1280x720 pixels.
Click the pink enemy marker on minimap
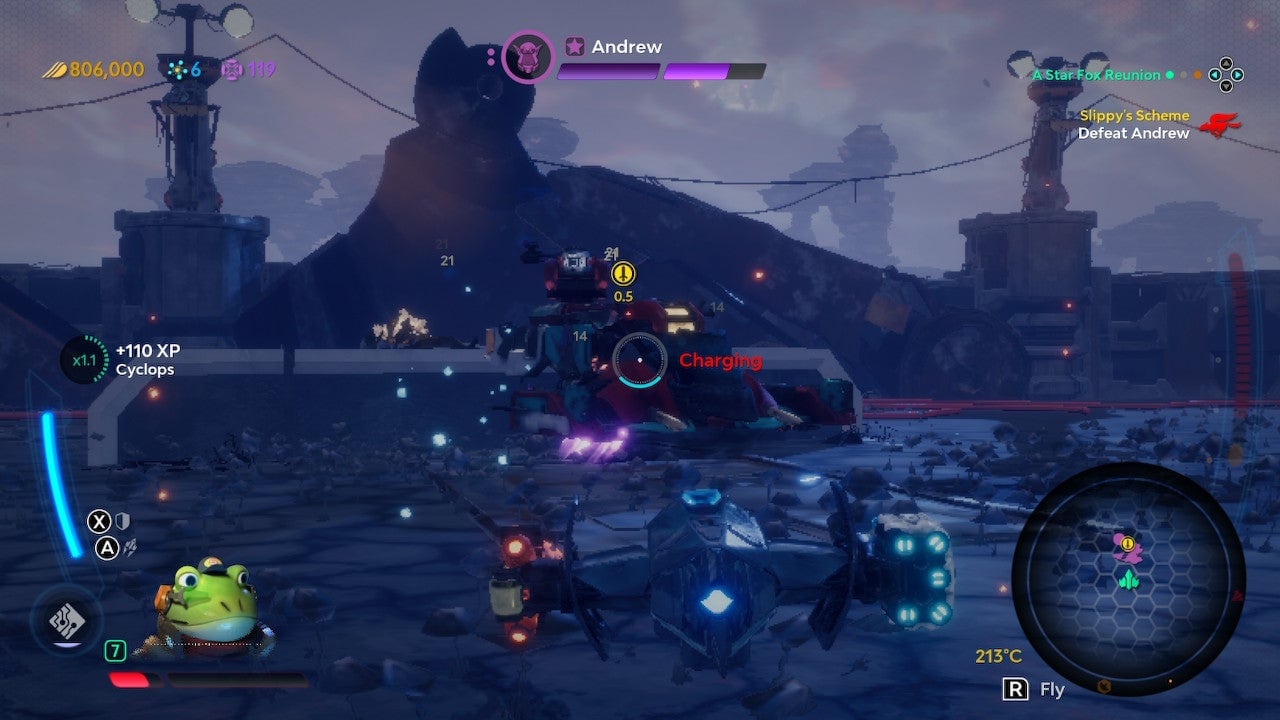[1126, 546]
